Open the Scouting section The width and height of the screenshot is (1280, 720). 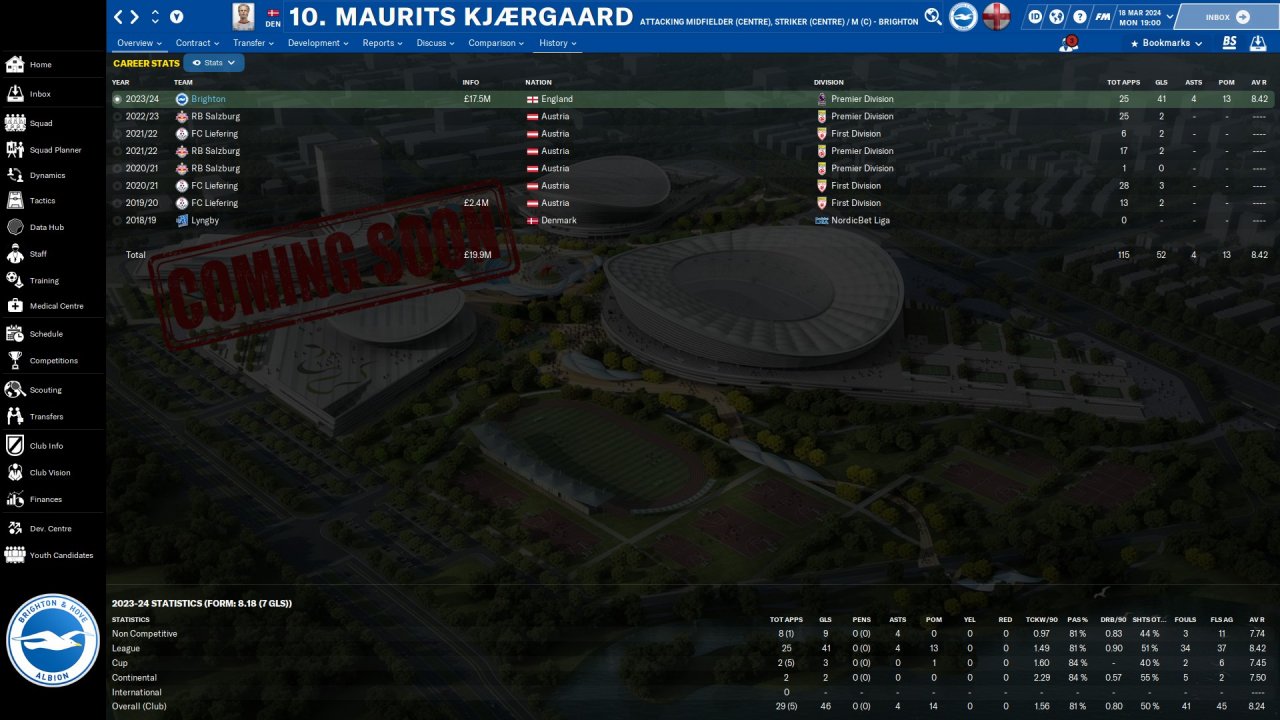[45, 390]
